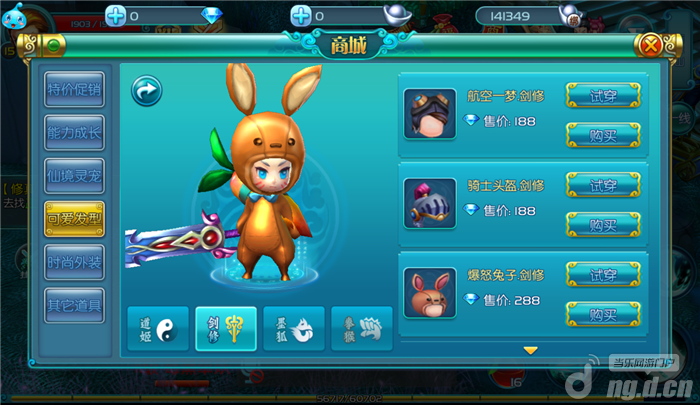
Task: Switch to the 能力成长 category
Action: pyautogui.click(x=75, y=133)
